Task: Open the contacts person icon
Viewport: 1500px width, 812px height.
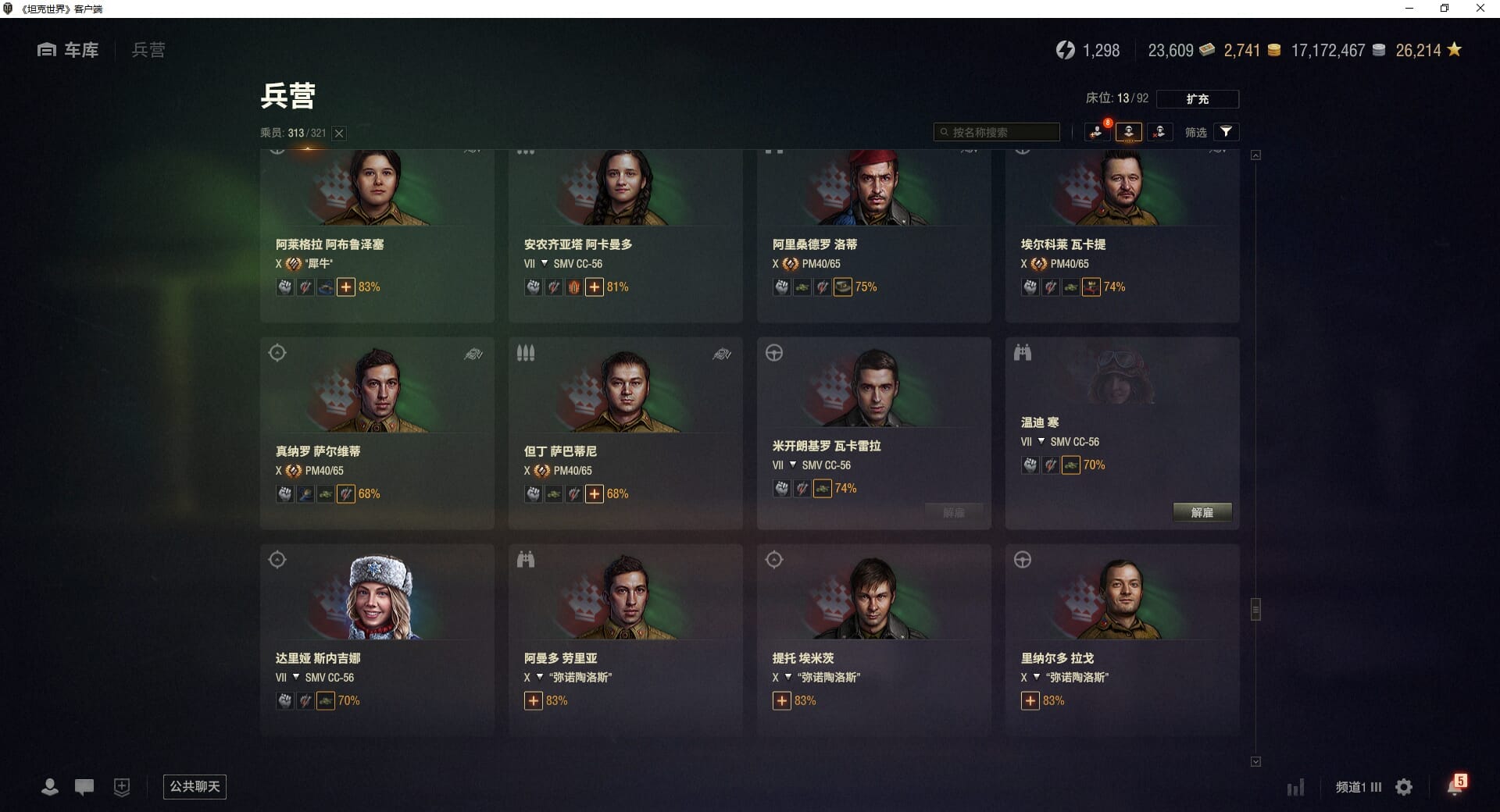Action: tap(49, 787)
